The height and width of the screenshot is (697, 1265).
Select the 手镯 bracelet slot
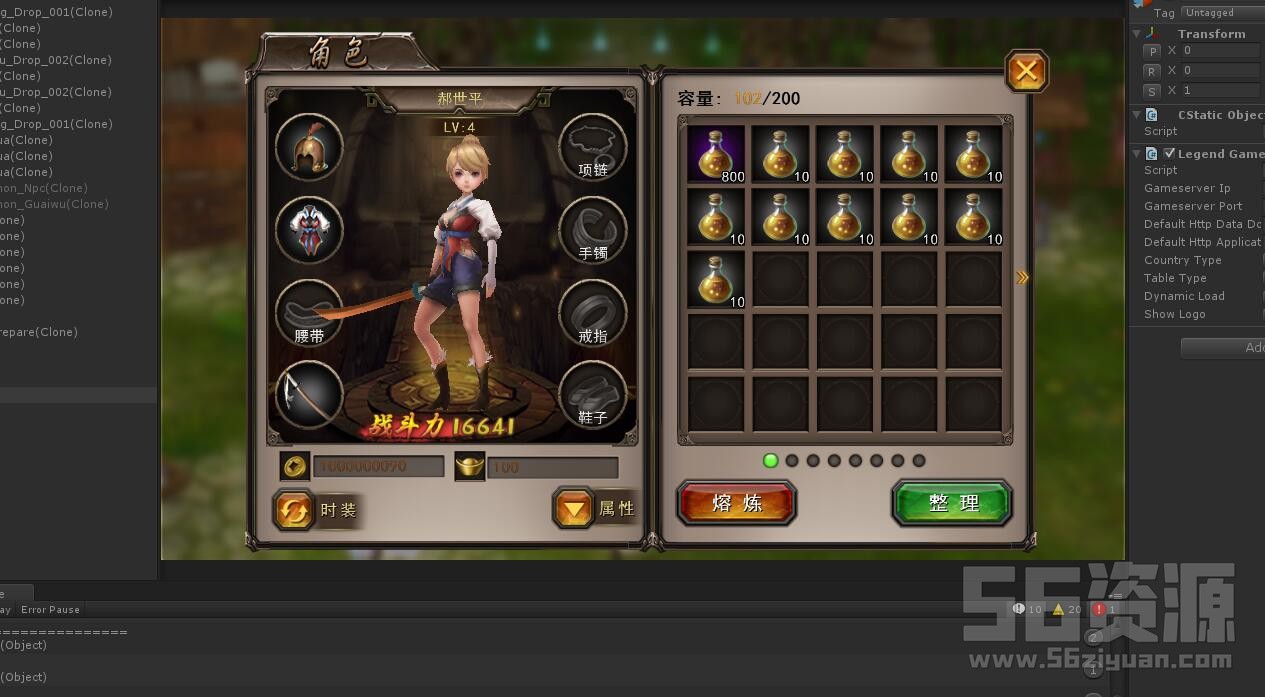[x=592, y=230]
